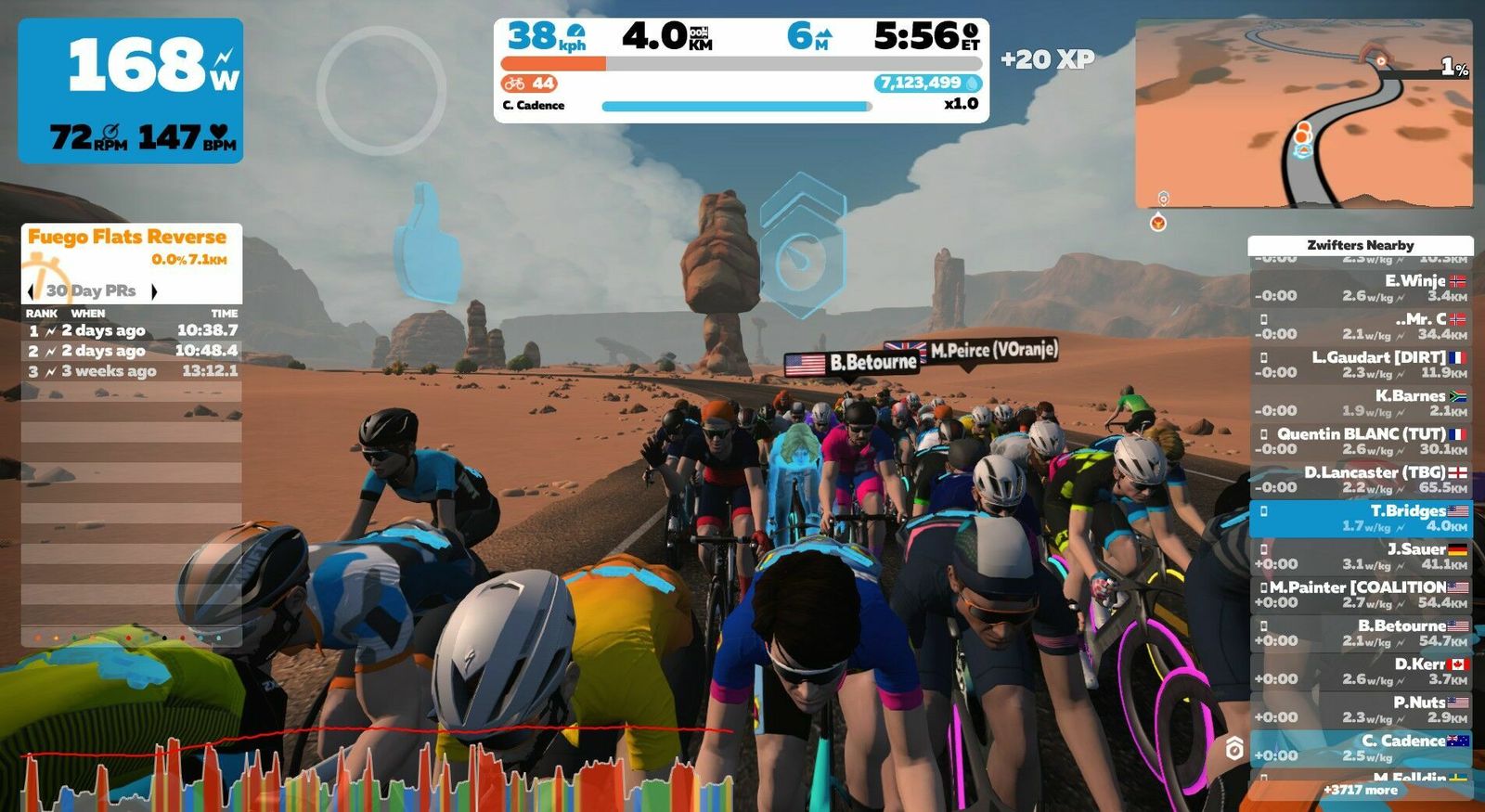
Task: Pick D.Lancaster (TBG) from the rider list
Action: coord(1360,479)
